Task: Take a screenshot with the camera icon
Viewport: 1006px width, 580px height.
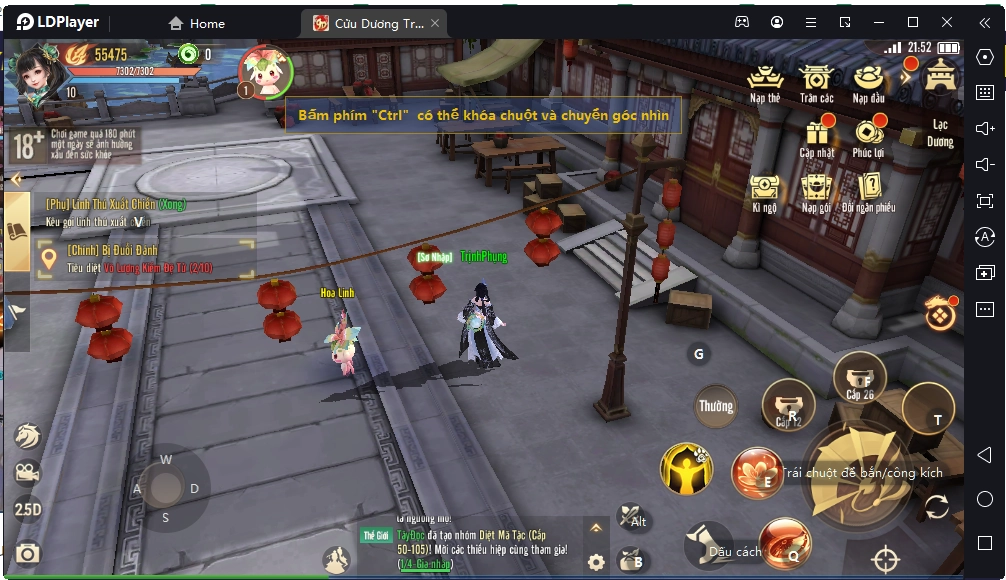Action: coord(28,553)
